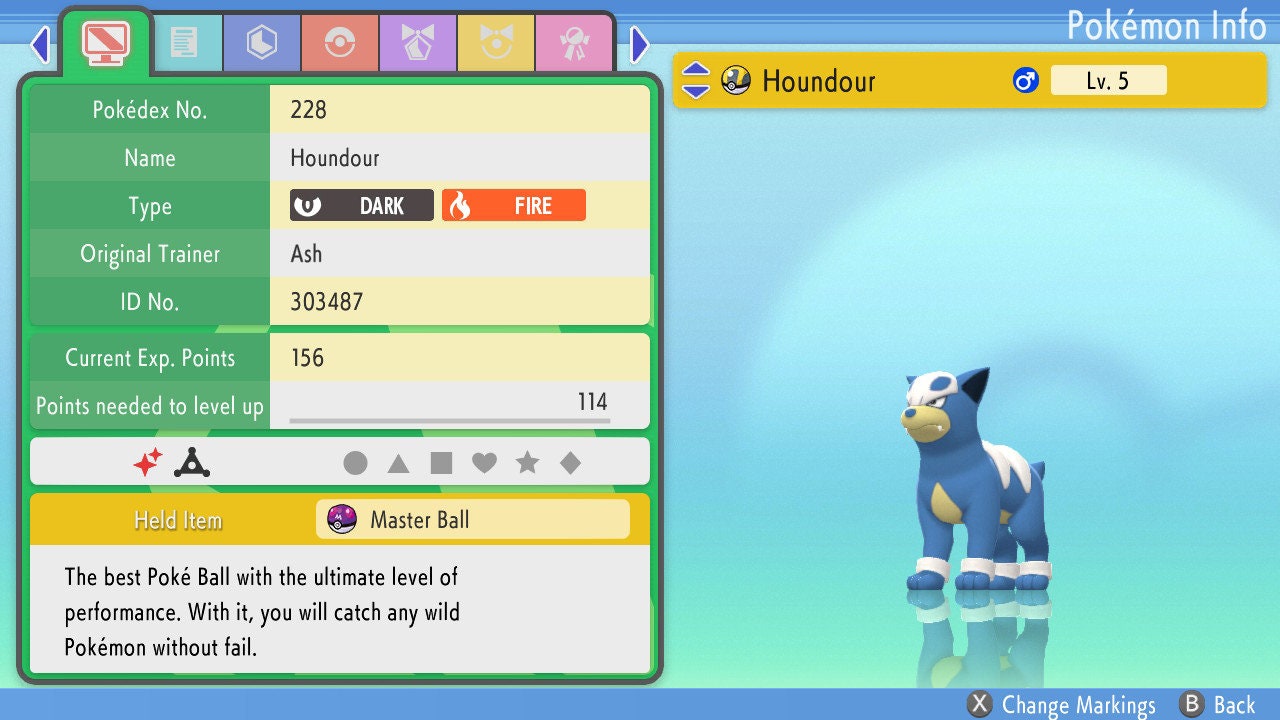Click the down arrow to switch Pokémon
Screen dimensions: 1280x720
695,90
